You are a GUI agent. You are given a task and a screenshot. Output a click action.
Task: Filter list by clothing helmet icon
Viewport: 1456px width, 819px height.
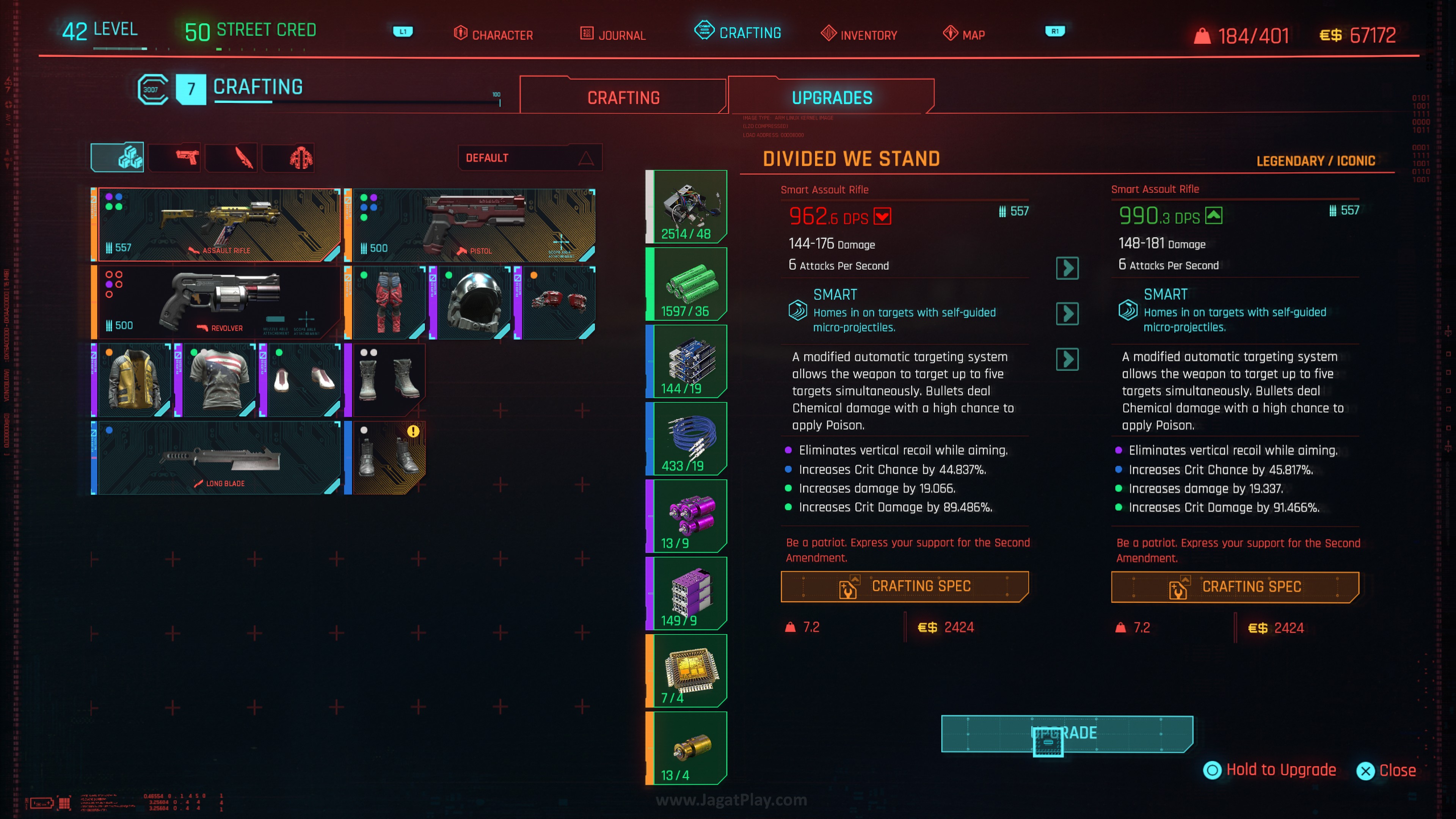point(301,157)
